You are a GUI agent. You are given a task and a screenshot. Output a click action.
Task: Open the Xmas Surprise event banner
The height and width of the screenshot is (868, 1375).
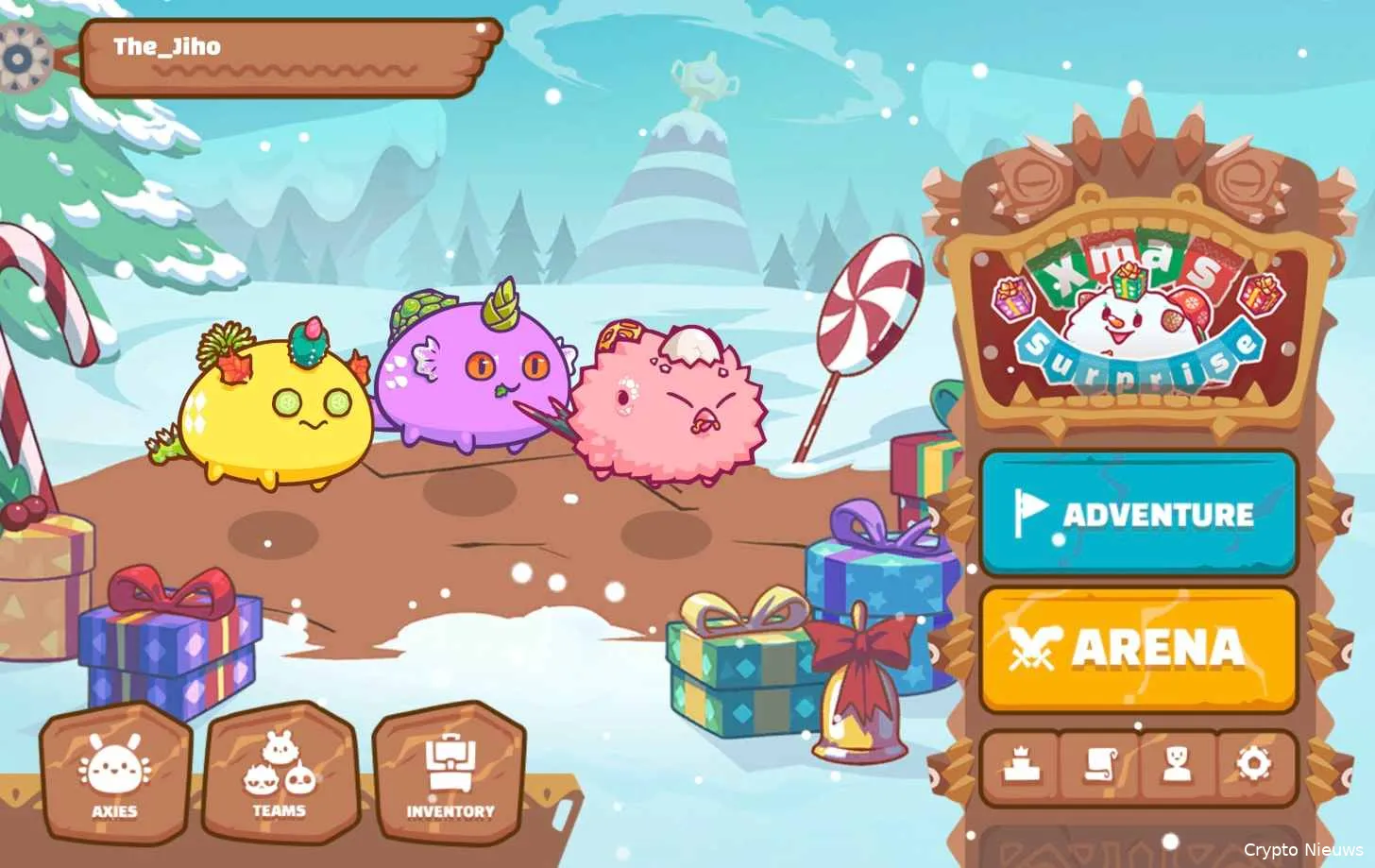(x=1133, y=312)
